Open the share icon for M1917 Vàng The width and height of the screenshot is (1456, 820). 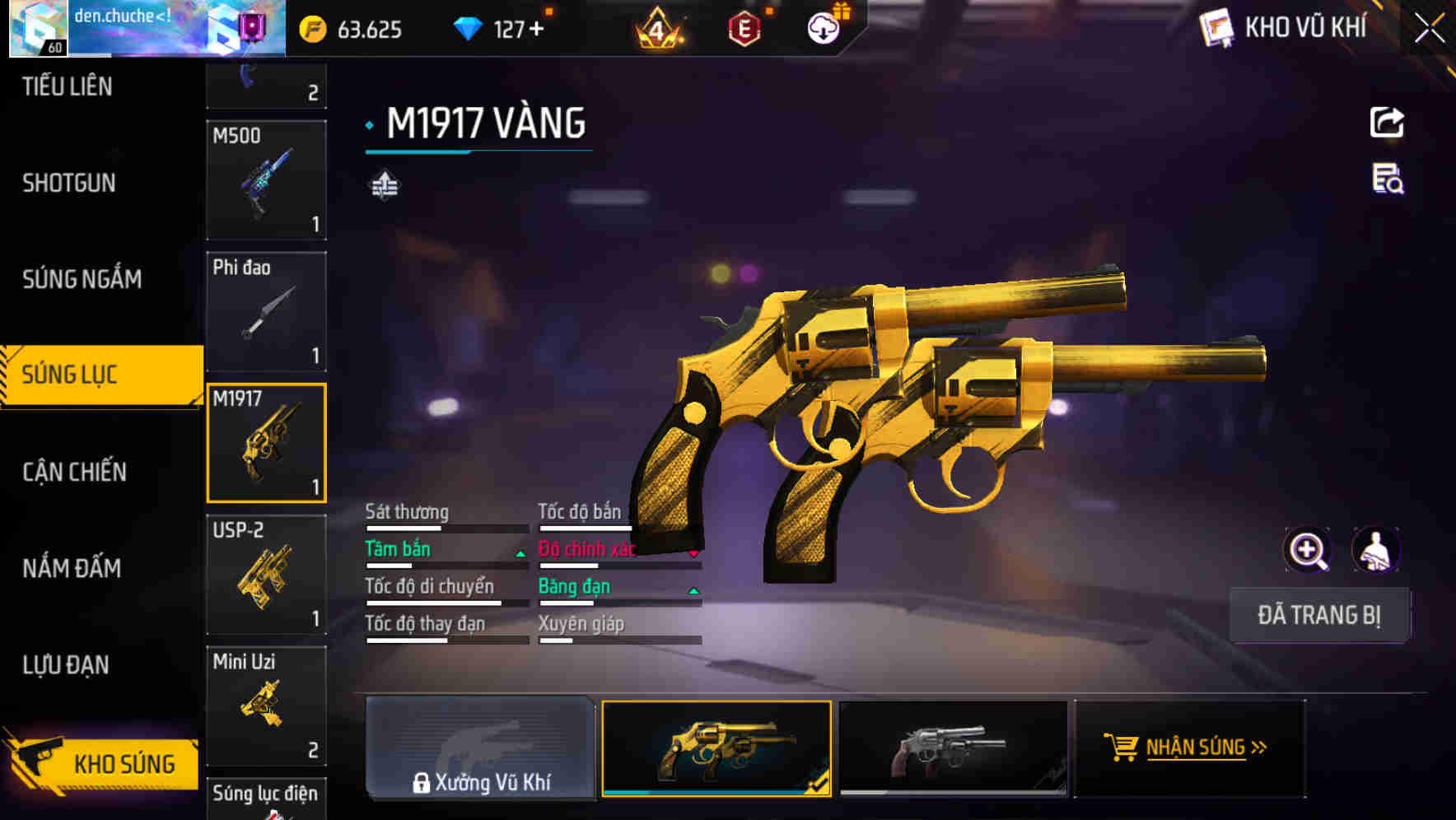click(x=1388, y=122)
